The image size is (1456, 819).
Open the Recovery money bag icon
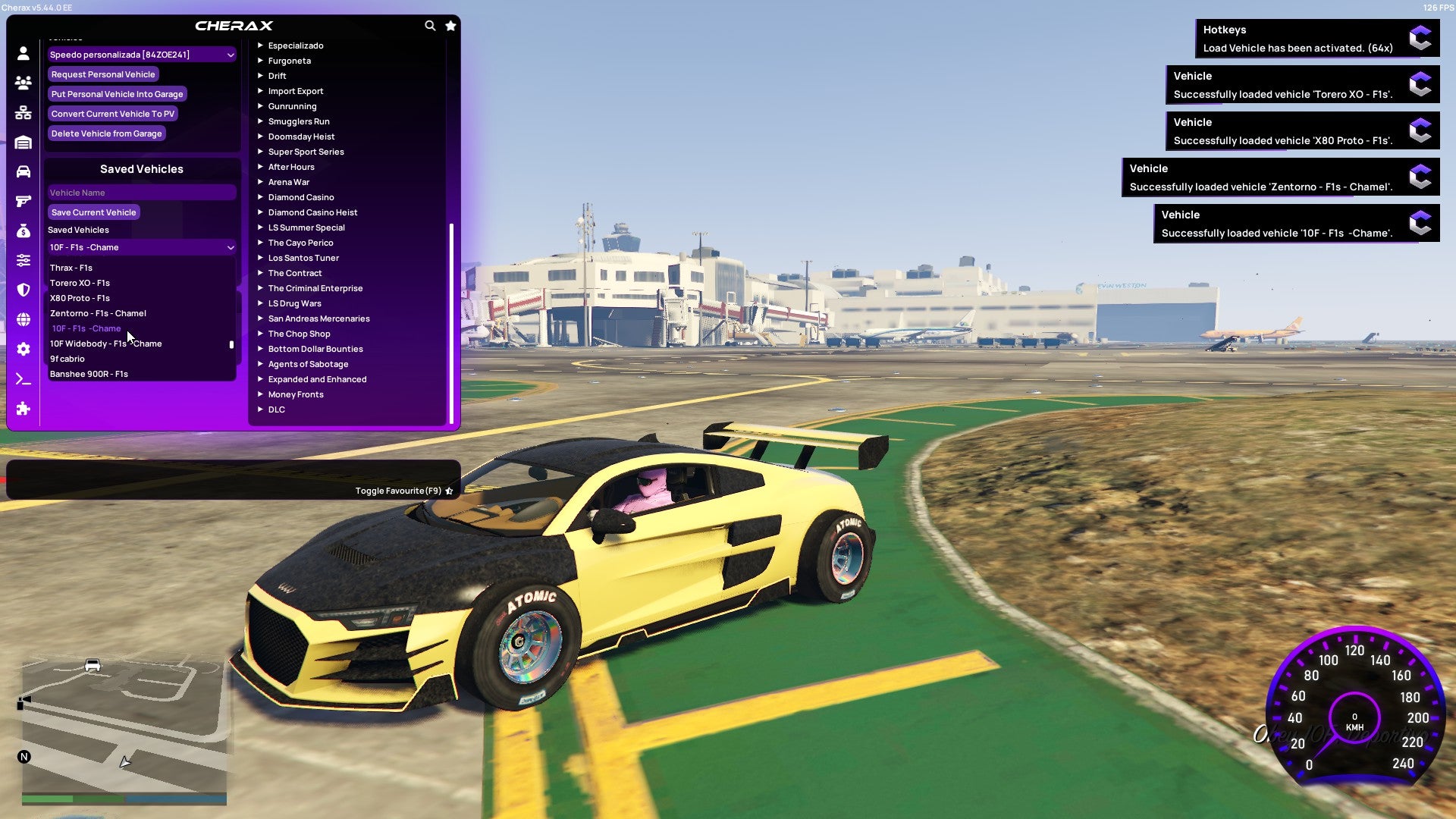pos(23,229)
